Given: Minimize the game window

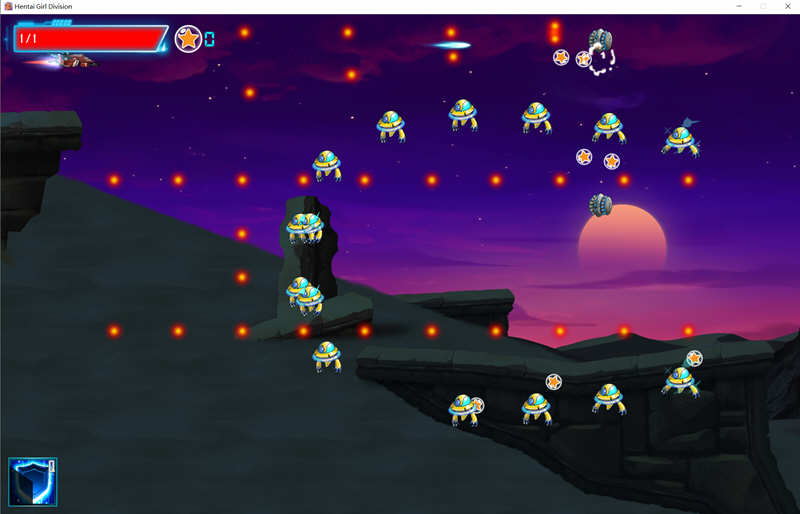Looking at the screenshot, I should tap(739, 6).
